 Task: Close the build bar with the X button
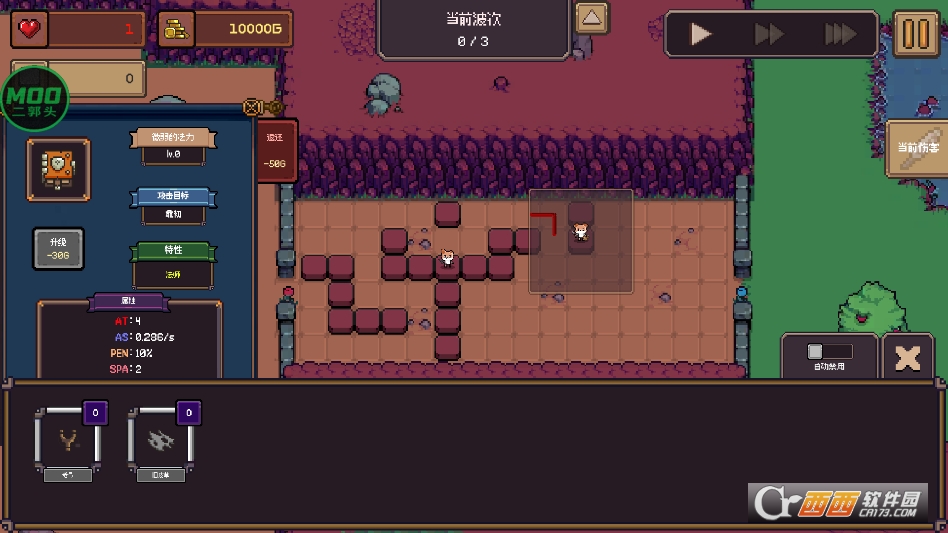908,358
